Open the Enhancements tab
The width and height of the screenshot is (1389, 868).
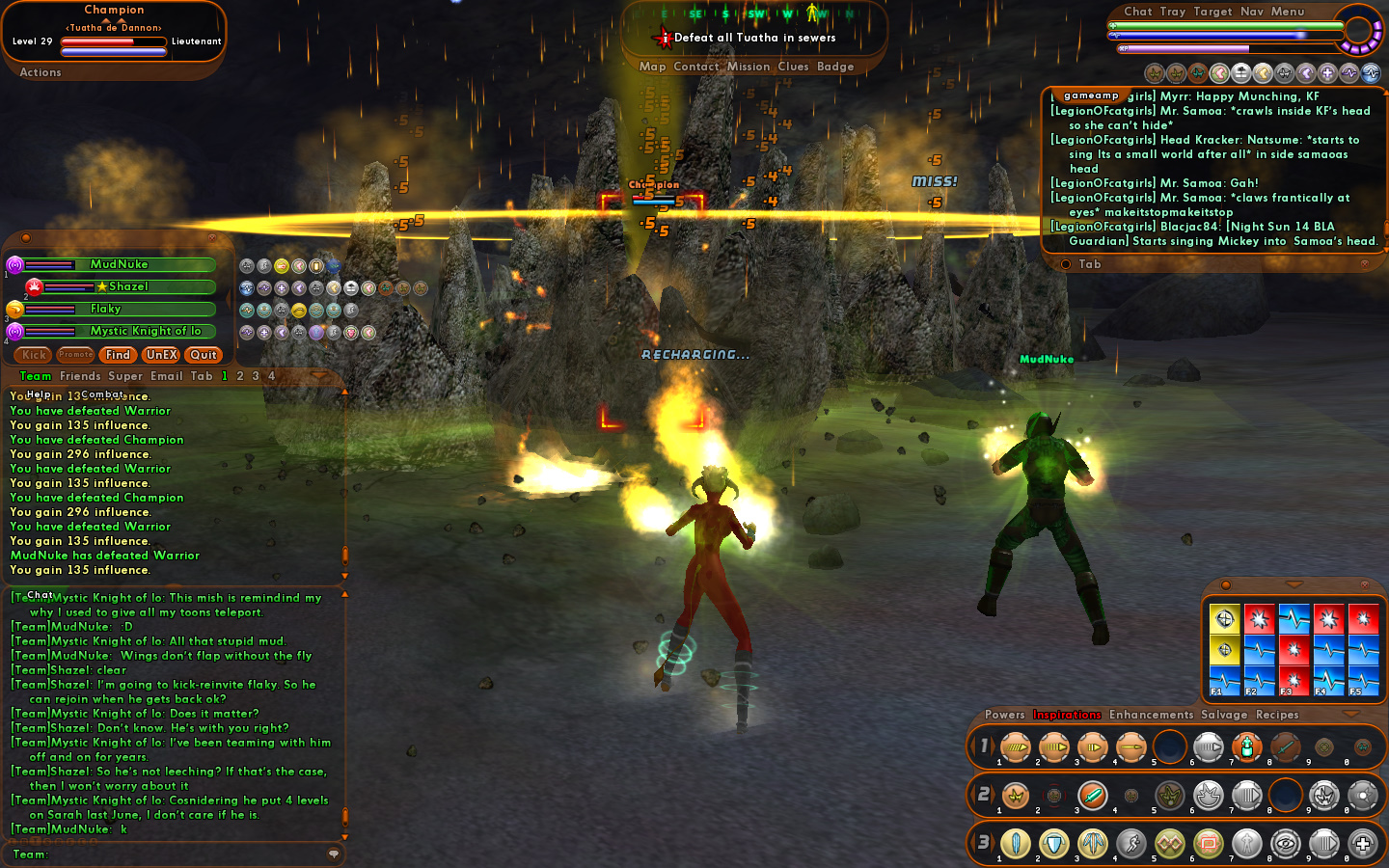(x=1151, y=715)
